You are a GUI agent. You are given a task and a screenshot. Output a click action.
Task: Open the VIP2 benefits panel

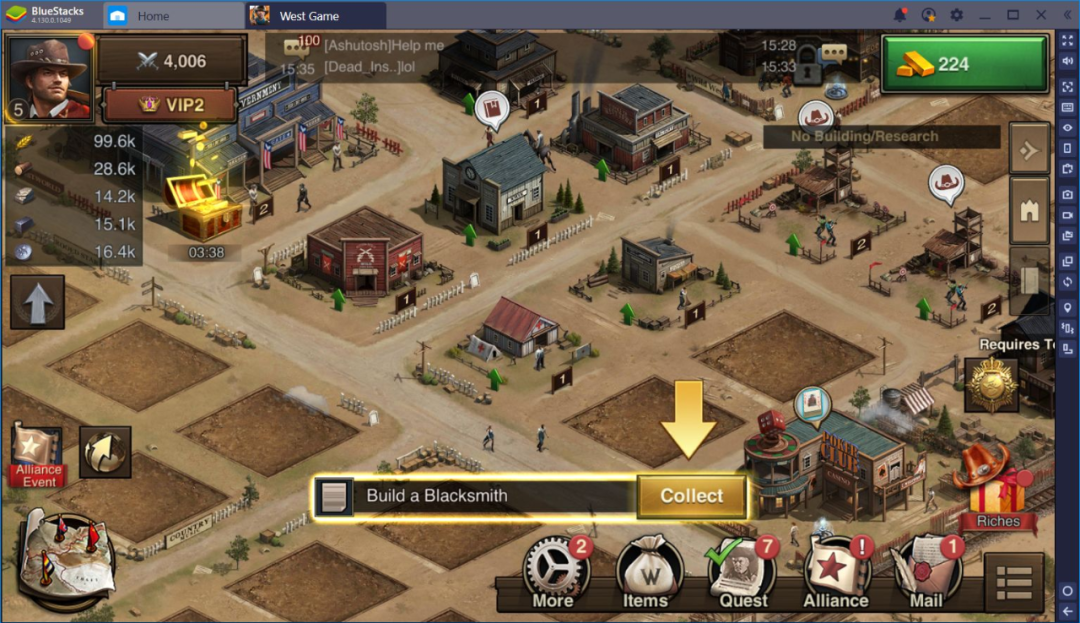tap(170, 105)
